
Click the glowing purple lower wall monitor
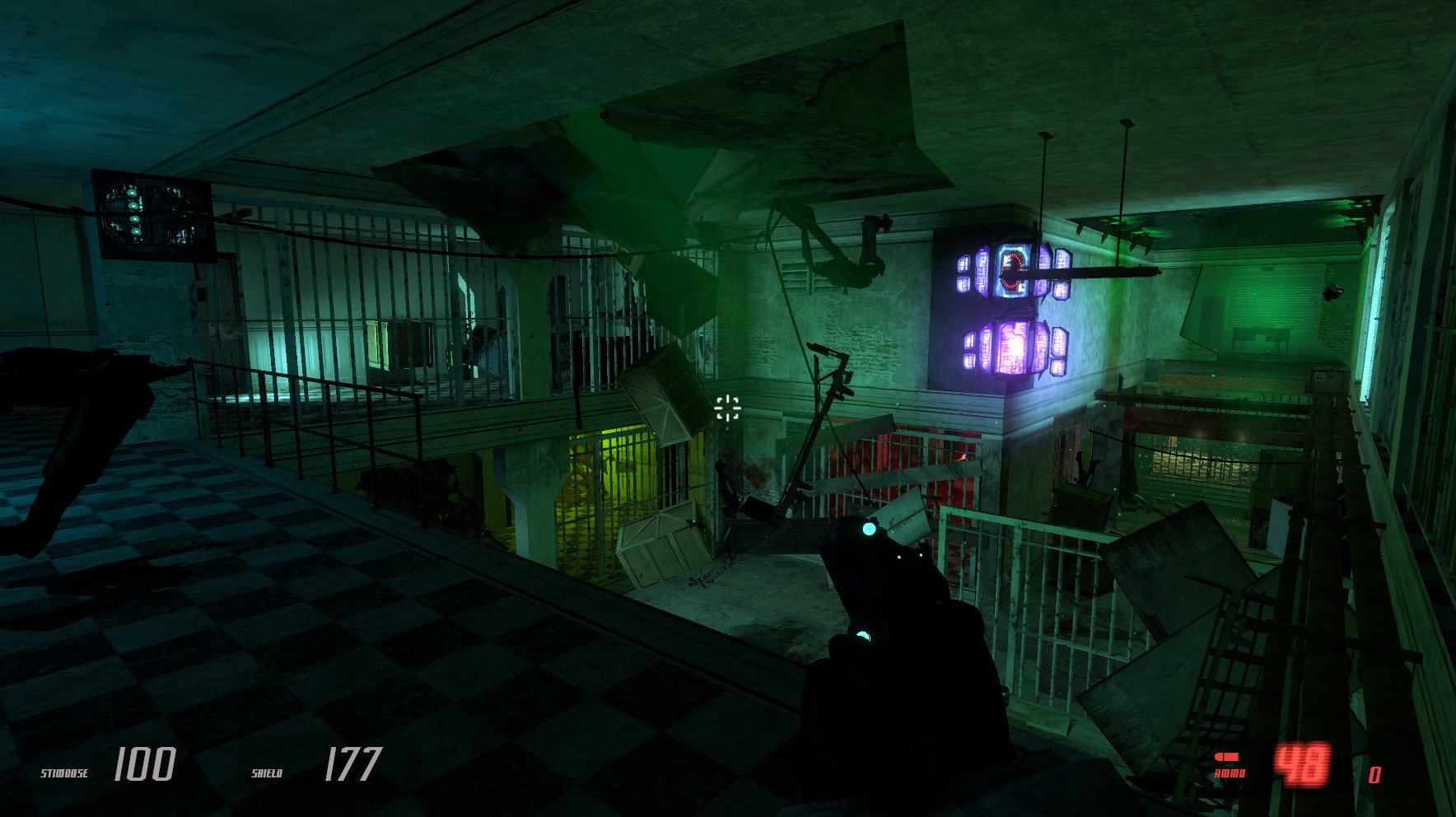click(x=1011, y=346)
